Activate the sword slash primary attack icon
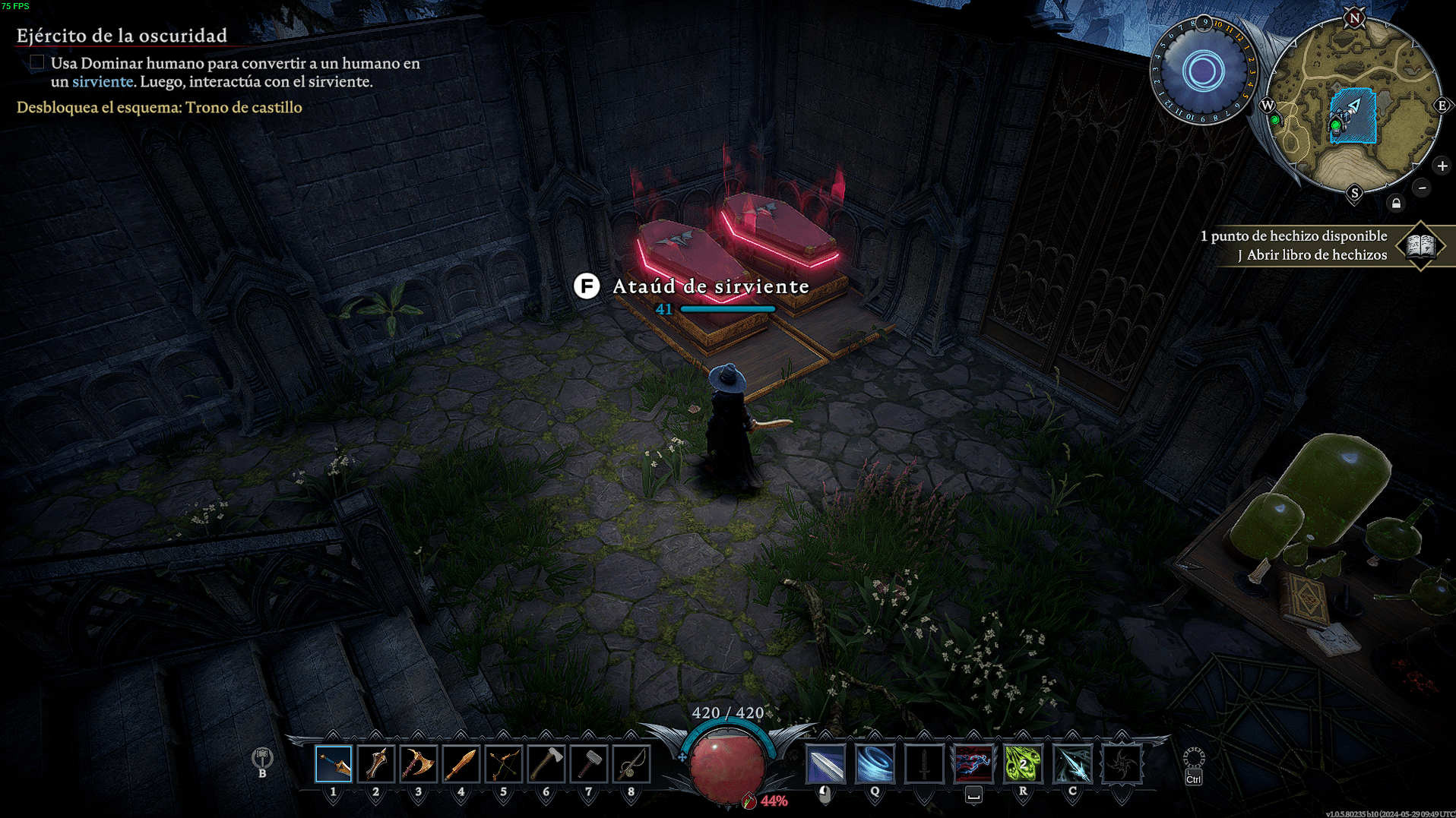The image size is (1456, 818). tap(825, 764)
